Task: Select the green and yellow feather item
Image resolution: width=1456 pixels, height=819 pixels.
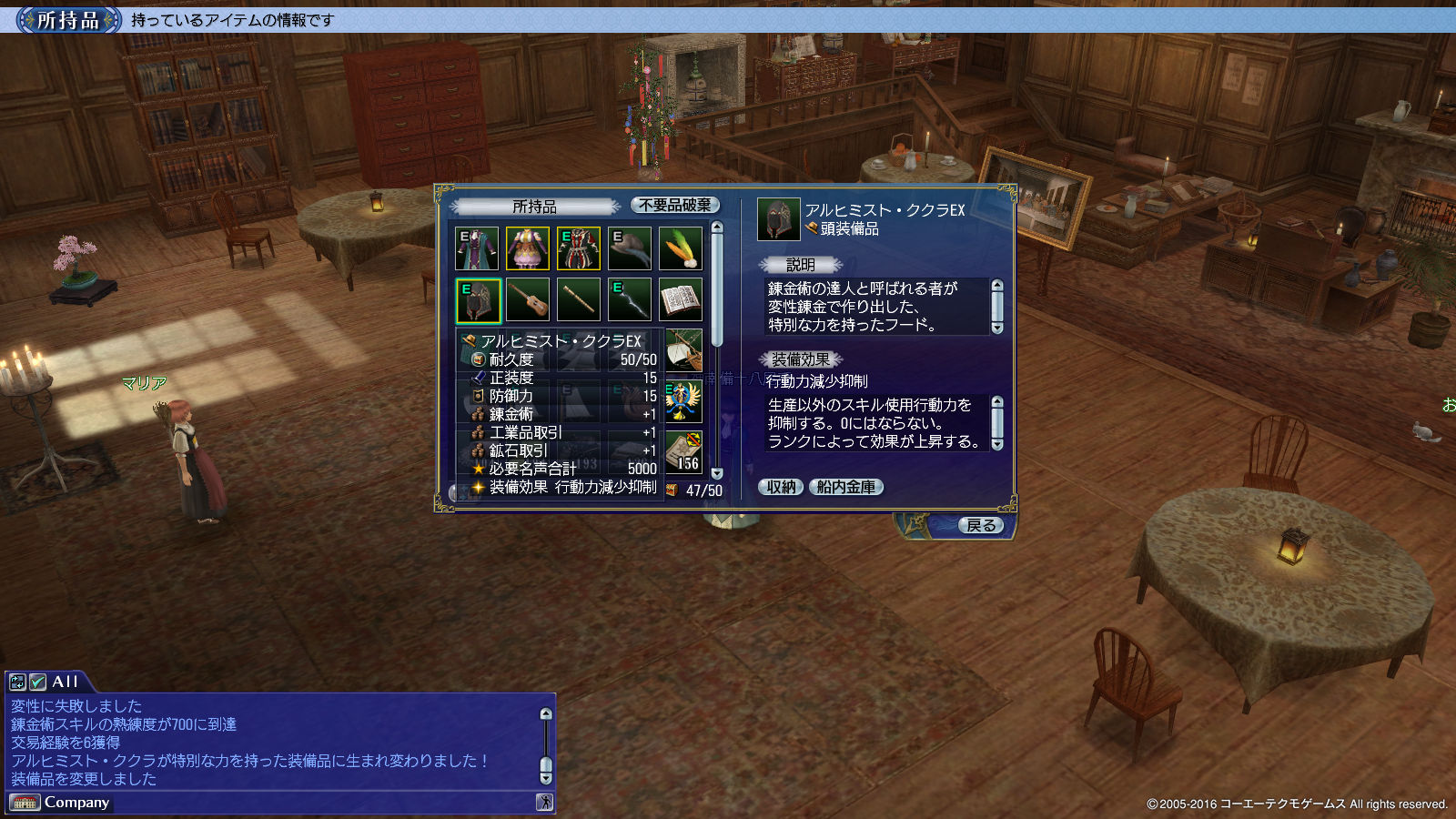Action: (x=681, y=248)
